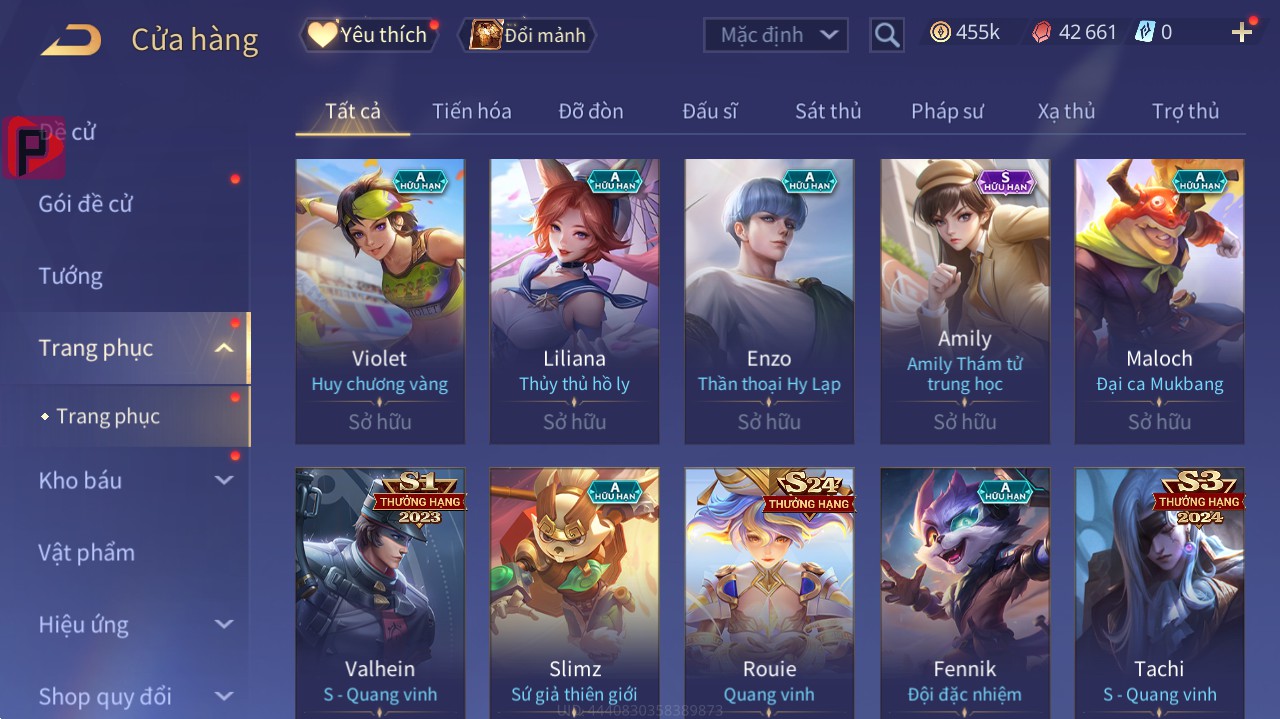Go back using the return arrow
Screen dimensions: 1280x719
pos(71,40)
